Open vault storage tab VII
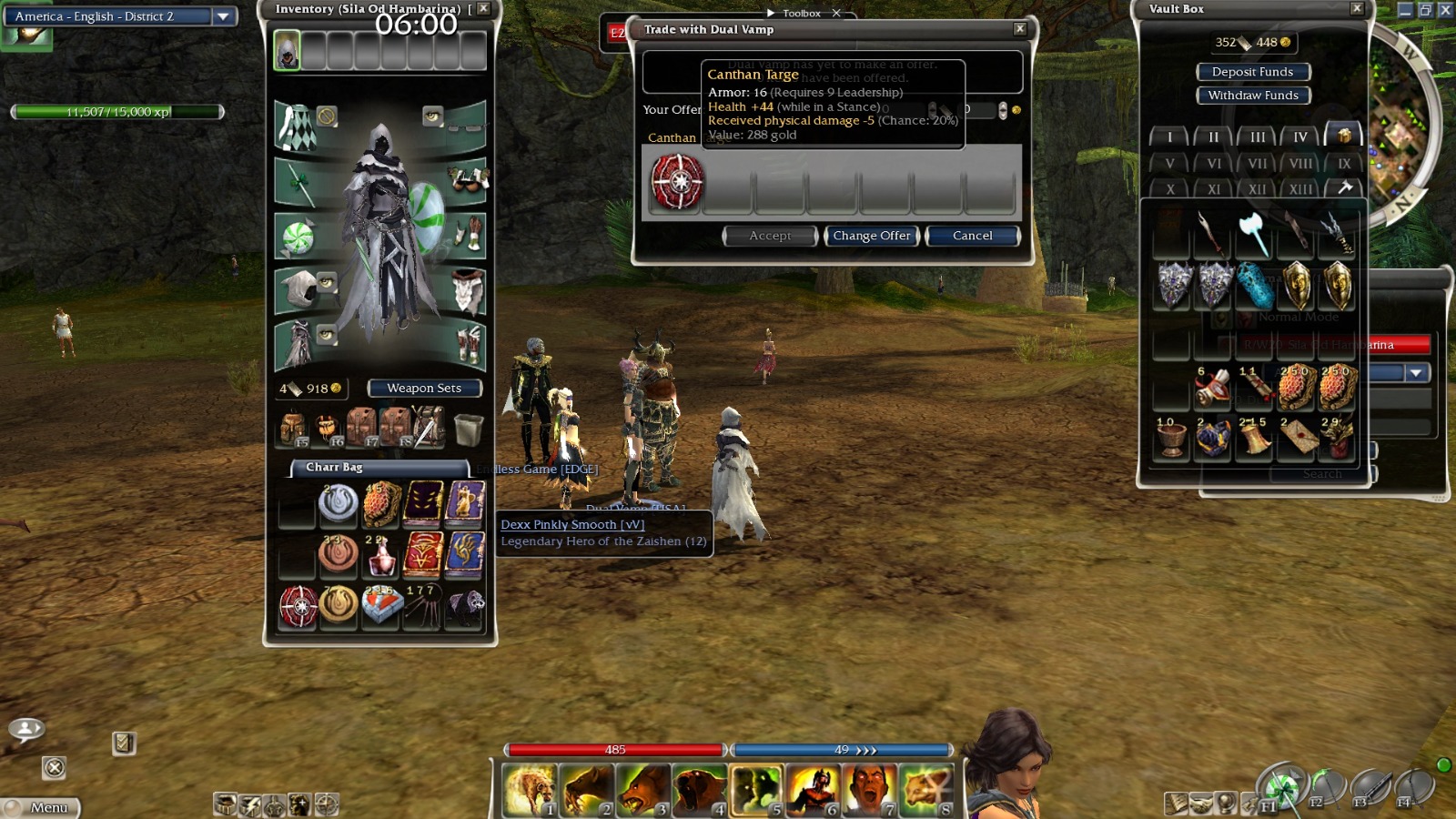Image resolution: width=1456 pixels, height=819 pixels. 1257,164
